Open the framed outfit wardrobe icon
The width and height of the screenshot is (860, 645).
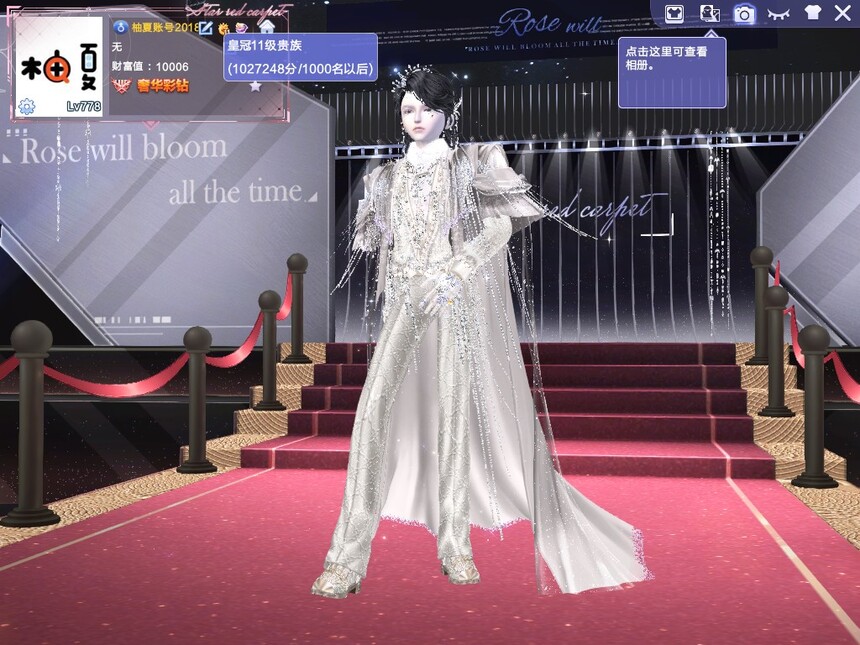click(x=675, y=13)
